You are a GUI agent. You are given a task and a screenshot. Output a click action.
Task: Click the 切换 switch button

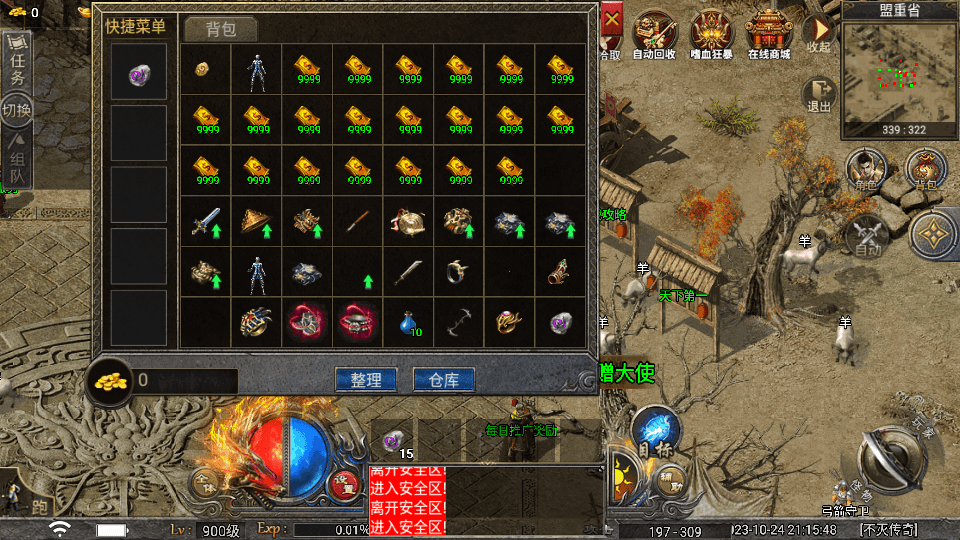click(17, 110)
